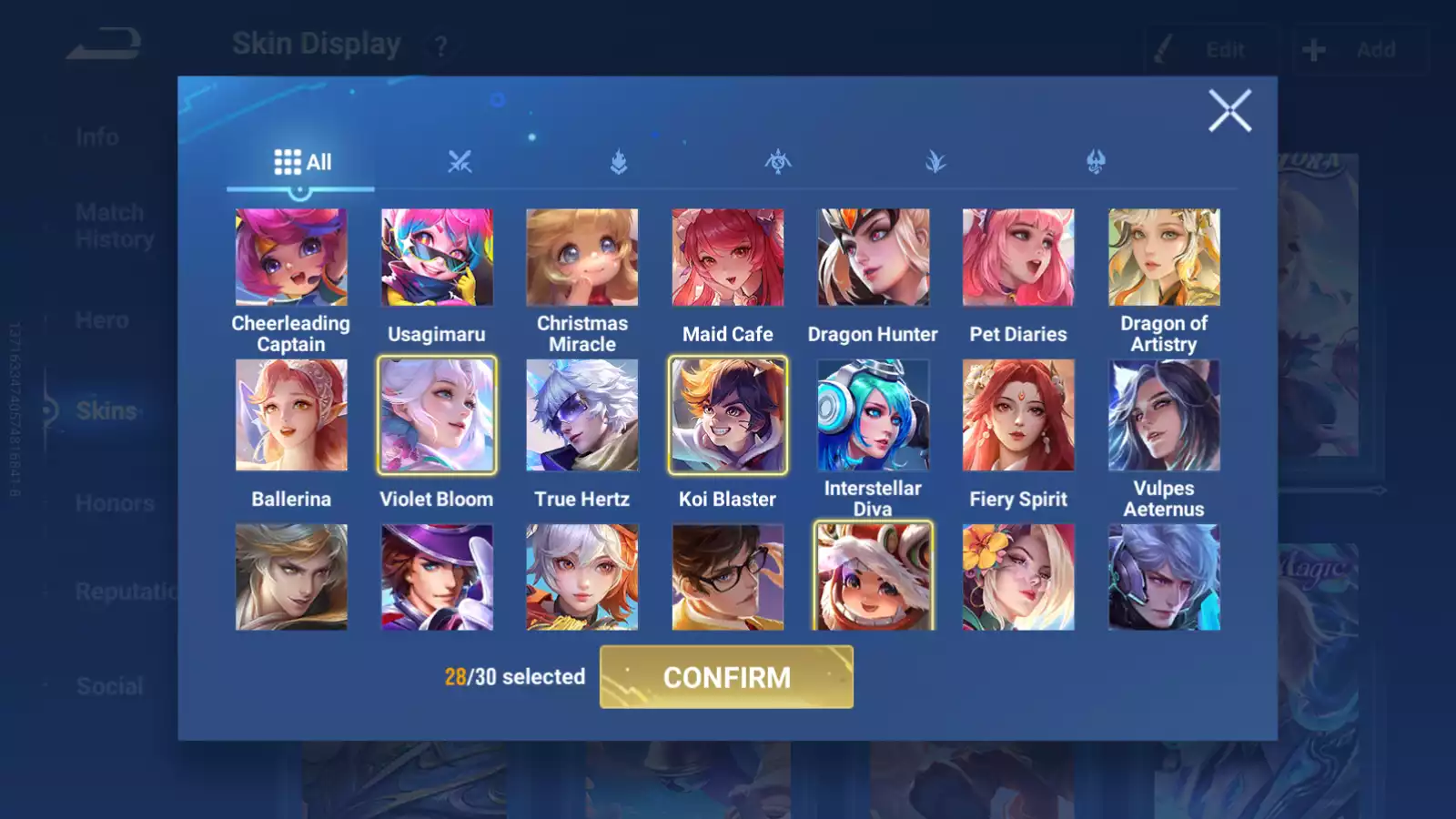Deselect the Koi Blaster skin
The height and width of the screenshot is (819, 1456).
point(727,416)
